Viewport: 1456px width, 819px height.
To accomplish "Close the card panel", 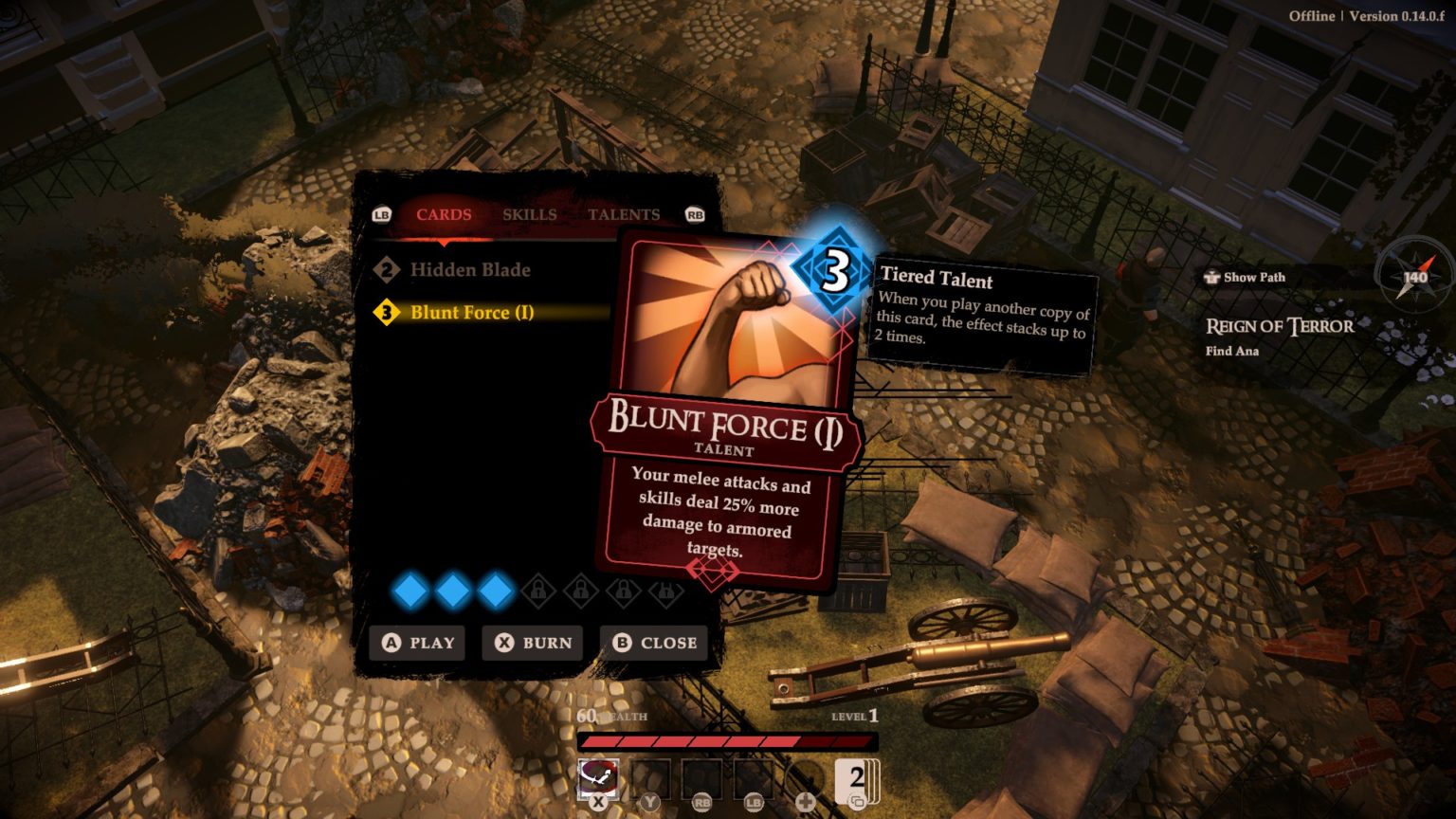I will click(655, 643).
